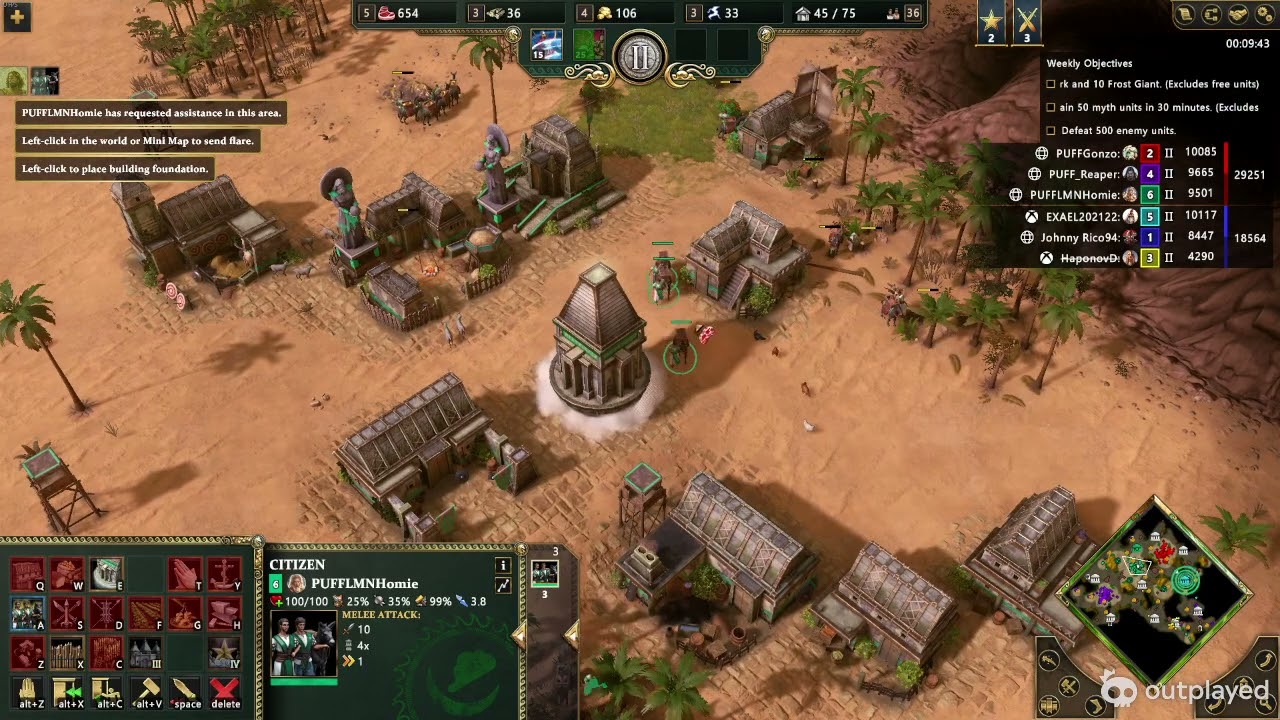Click the praying hands build icon
The height and width of the screenshot is (720, 1280).
pos(184,573)
